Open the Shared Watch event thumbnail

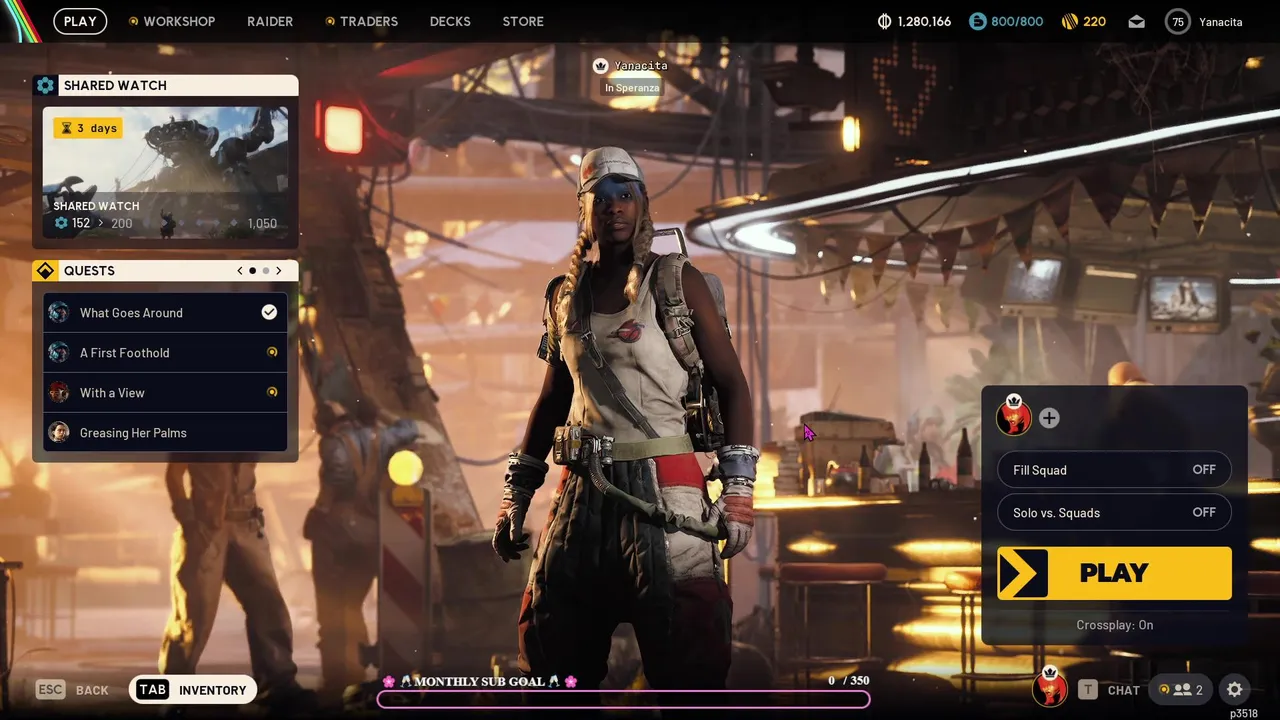coord(165,173)
